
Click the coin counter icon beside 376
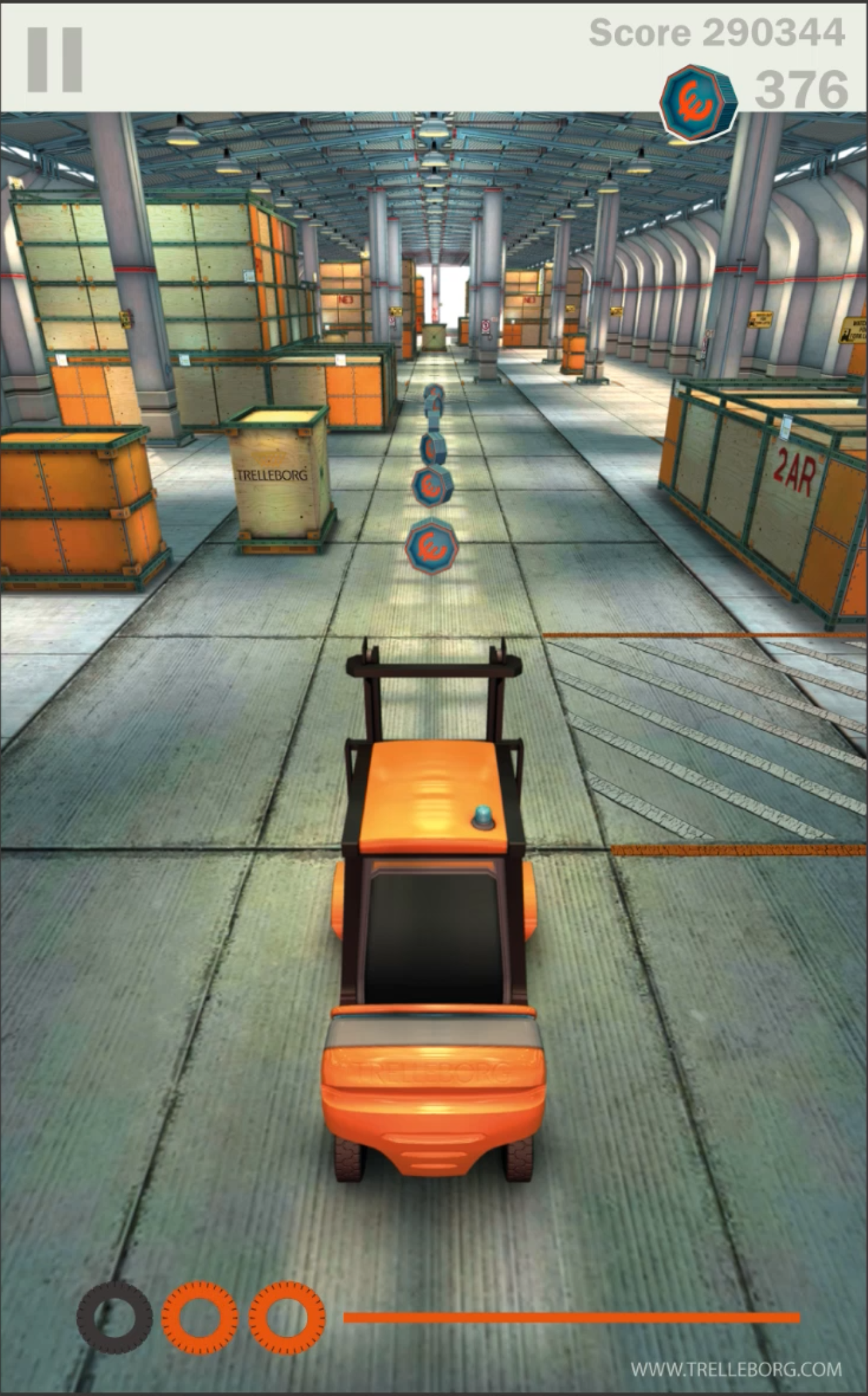[697, 96]
